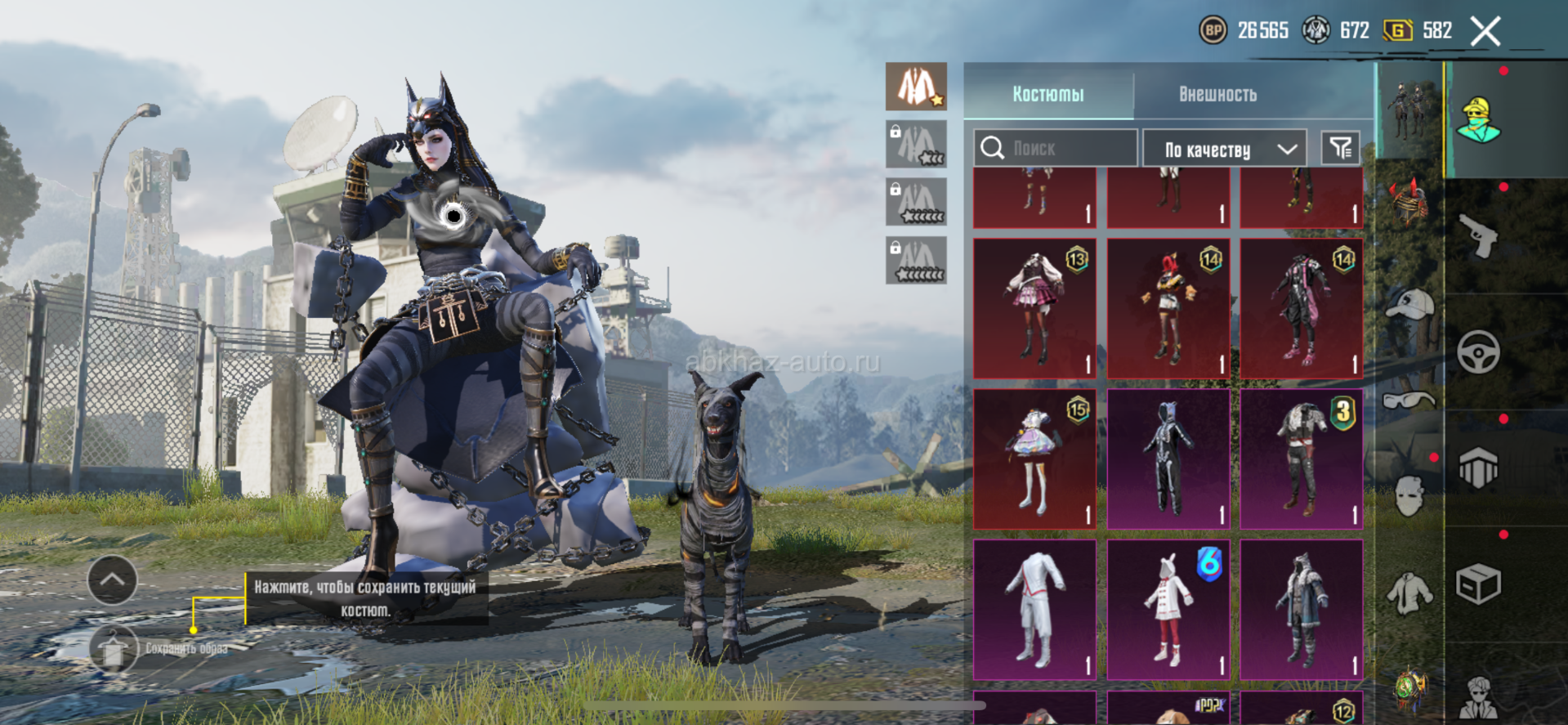The height and width of the screenshot is (725, 1568).
Task: Open the pistol weapon skins category
Action: [x=1478, y=236]
